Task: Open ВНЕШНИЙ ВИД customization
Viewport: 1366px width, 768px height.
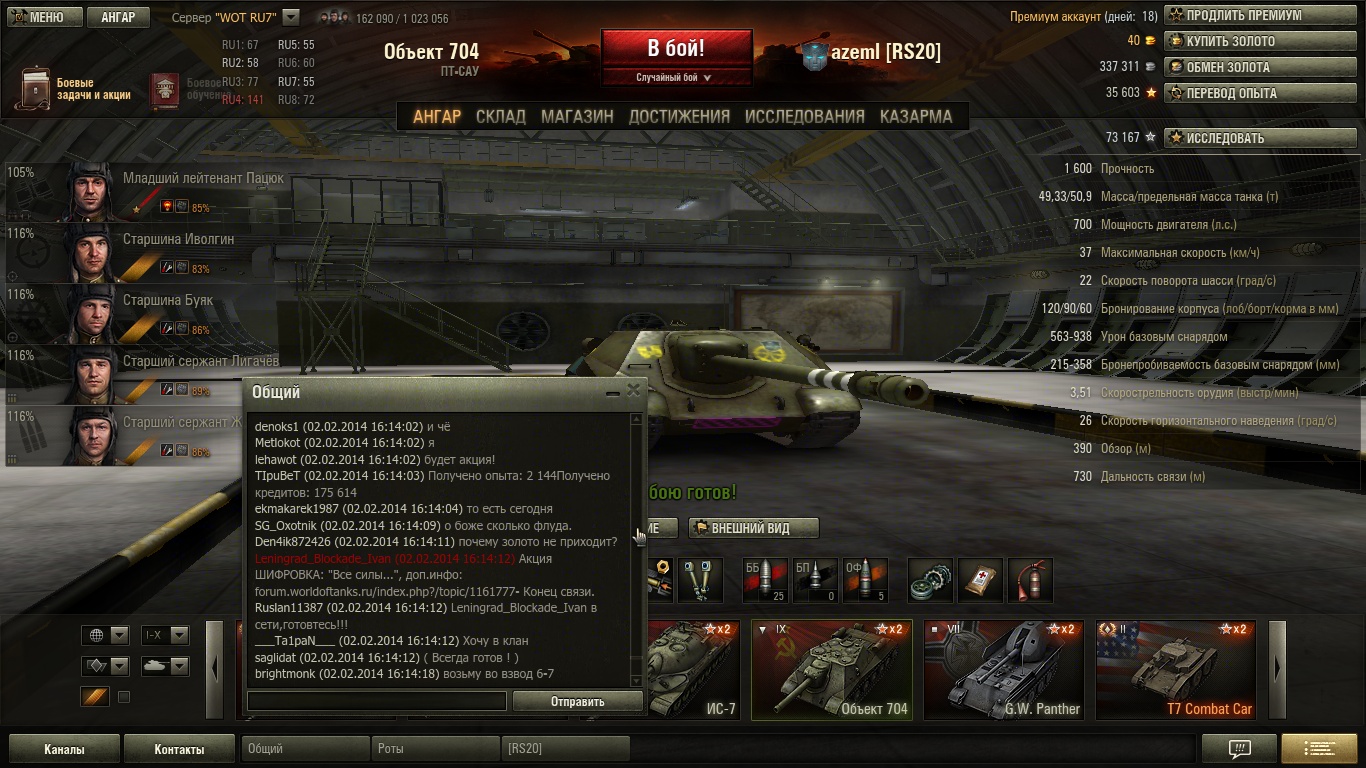Action: point(753,528)
